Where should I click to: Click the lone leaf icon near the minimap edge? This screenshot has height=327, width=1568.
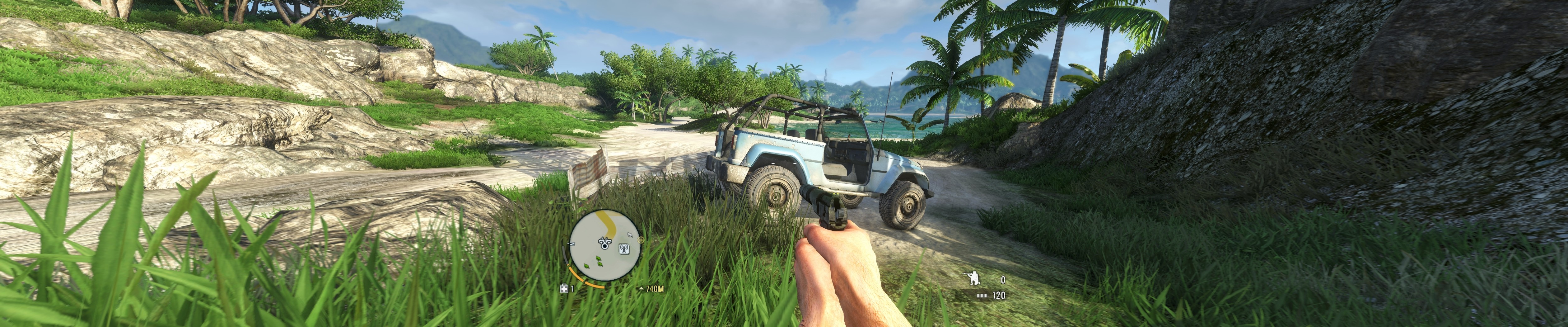coord(629,235)
